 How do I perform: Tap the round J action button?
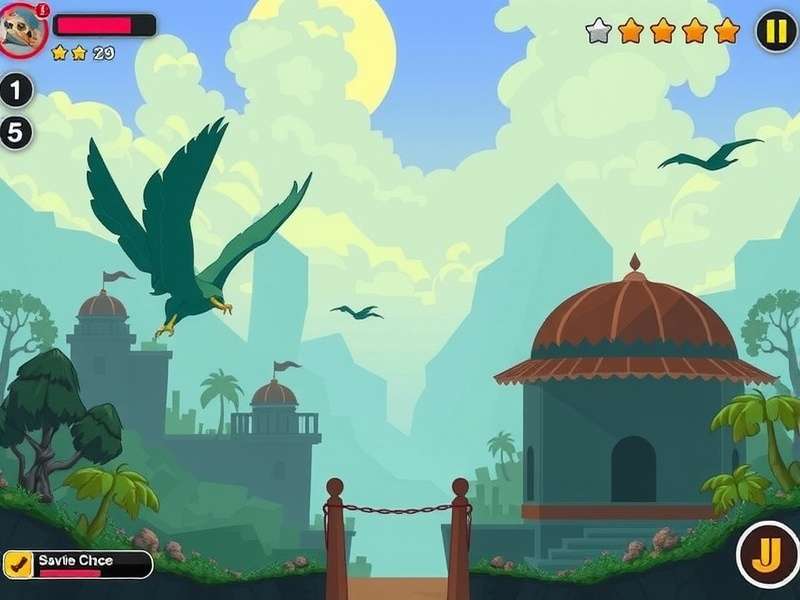point(768,555)
